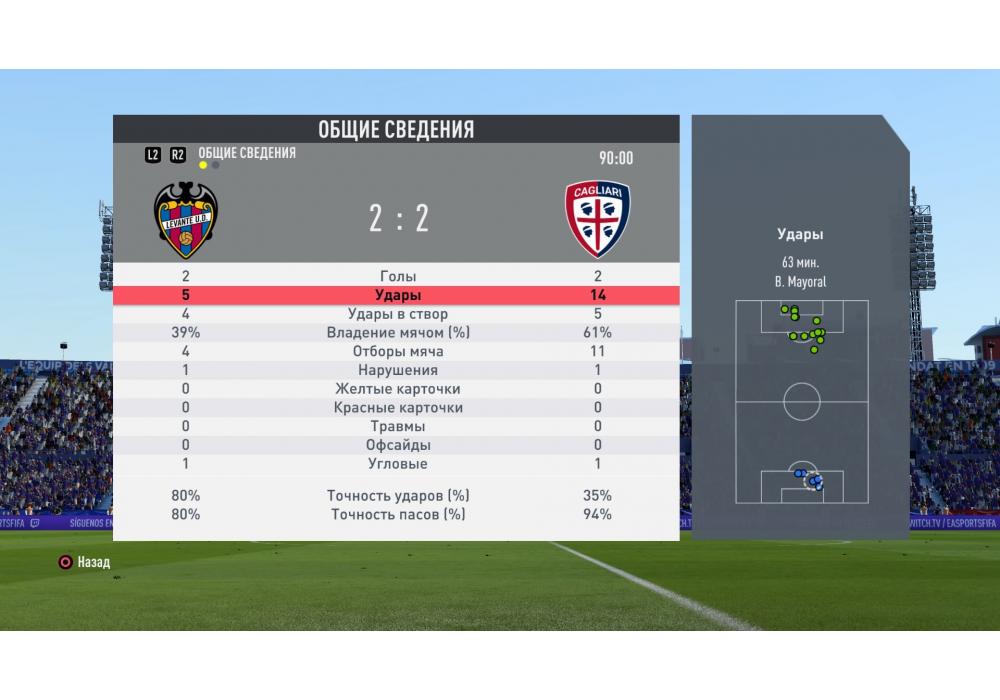Image resolution: width=1000 pixels, height=700 pixels.
Task: Select the Владение мячом (%) row
Action: (398, 333)
